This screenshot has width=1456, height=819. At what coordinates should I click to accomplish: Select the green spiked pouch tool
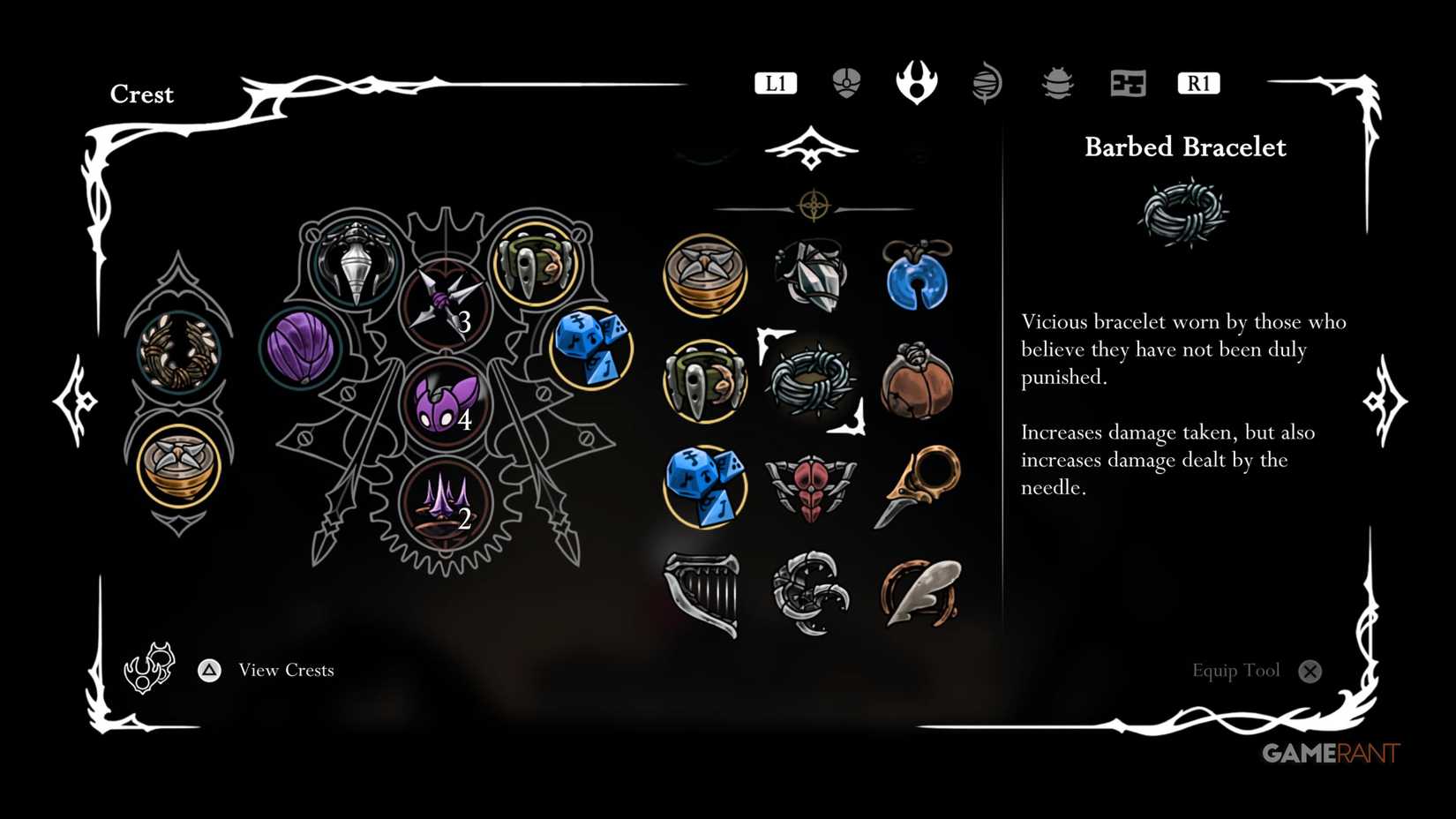click(x=704, y=384)
